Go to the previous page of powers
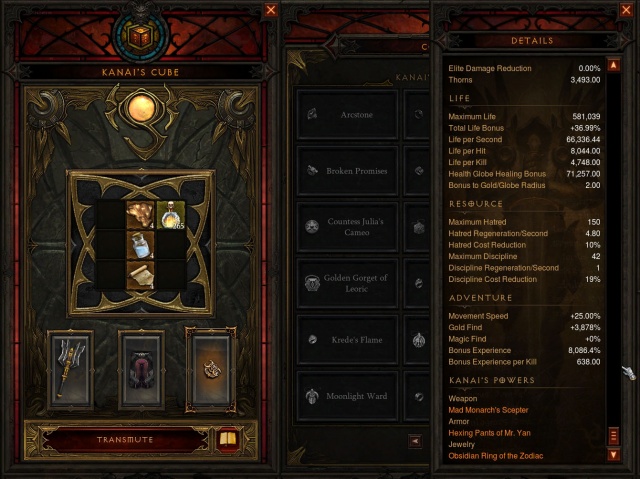Image resolution: width=640 pixels, height=479 pixels. [416, 441]
